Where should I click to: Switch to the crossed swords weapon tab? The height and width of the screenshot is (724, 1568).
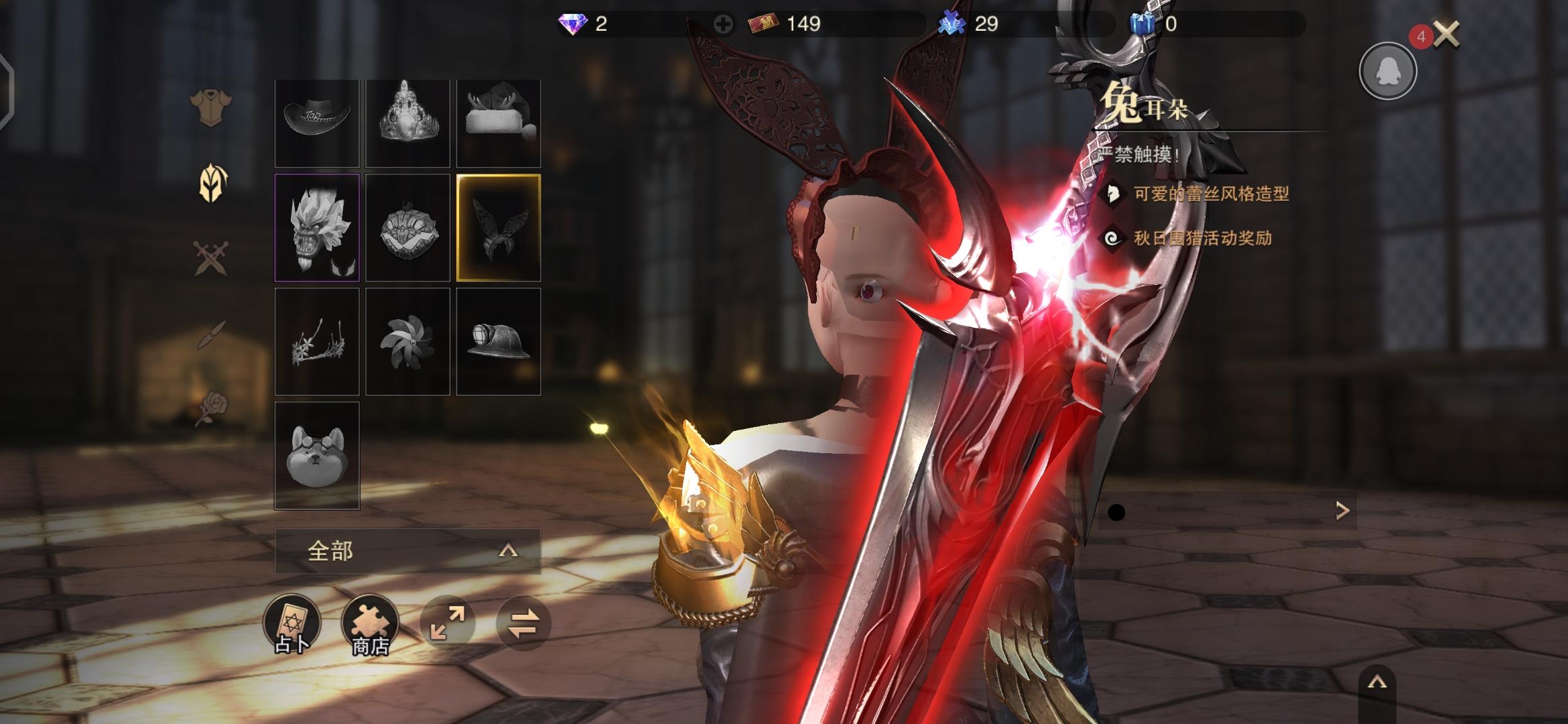pyautogui.click(x=211, y=258)
